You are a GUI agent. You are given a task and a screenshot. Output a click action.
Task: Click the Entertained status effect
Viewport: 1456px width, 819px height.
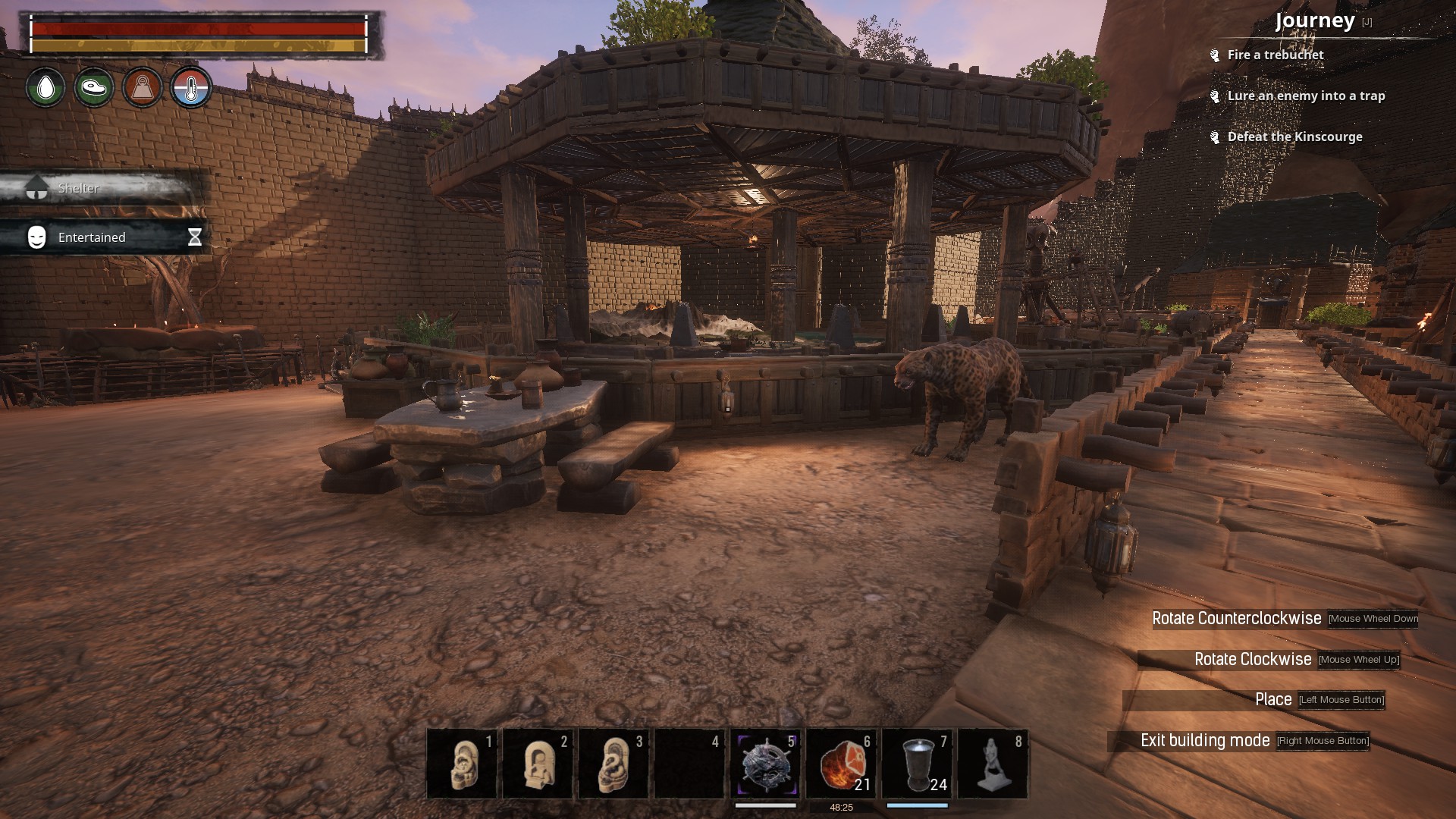(x=92, y=237)
